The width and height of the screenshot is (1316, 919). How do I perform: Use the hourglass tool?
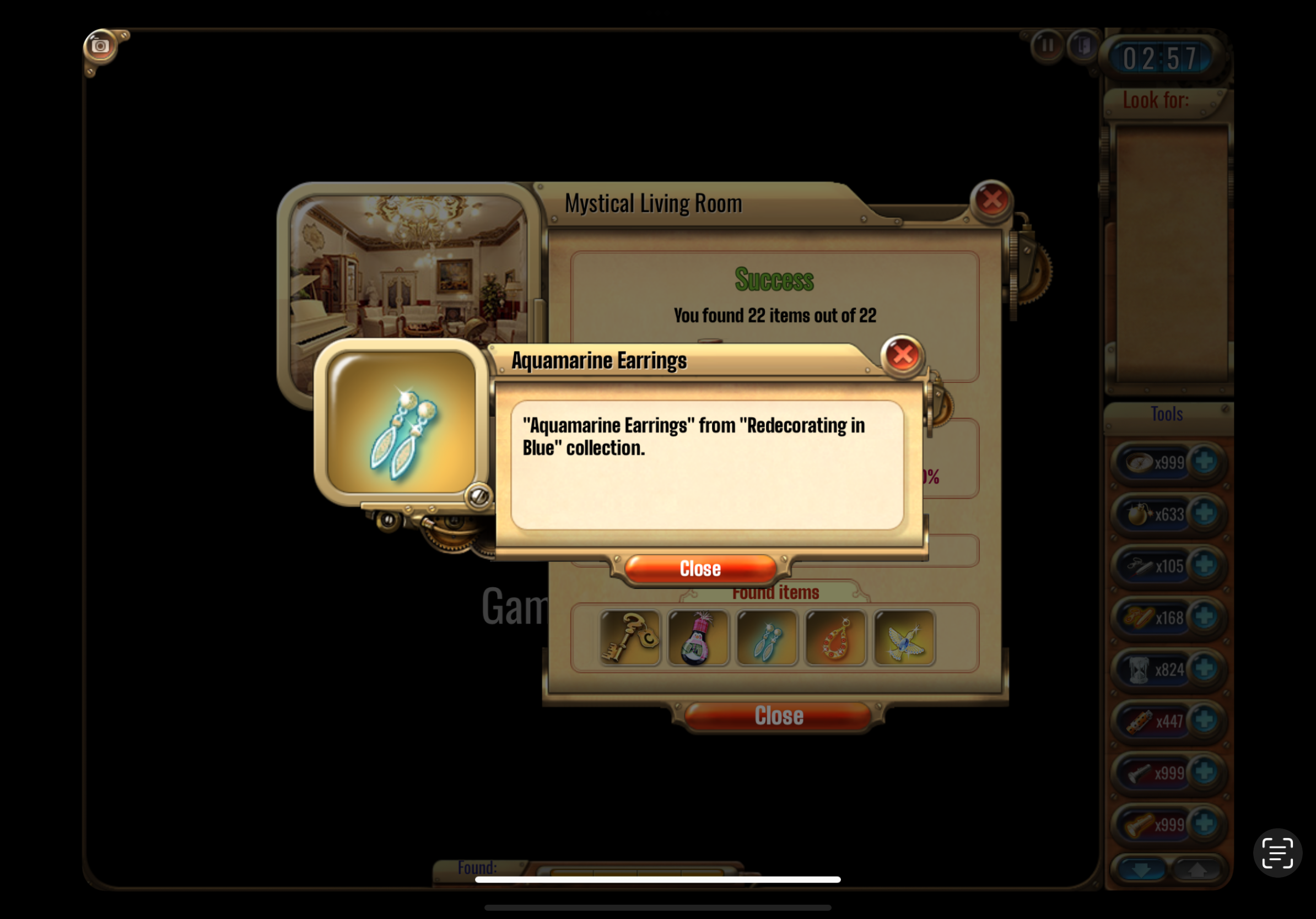pos(1141,669)
